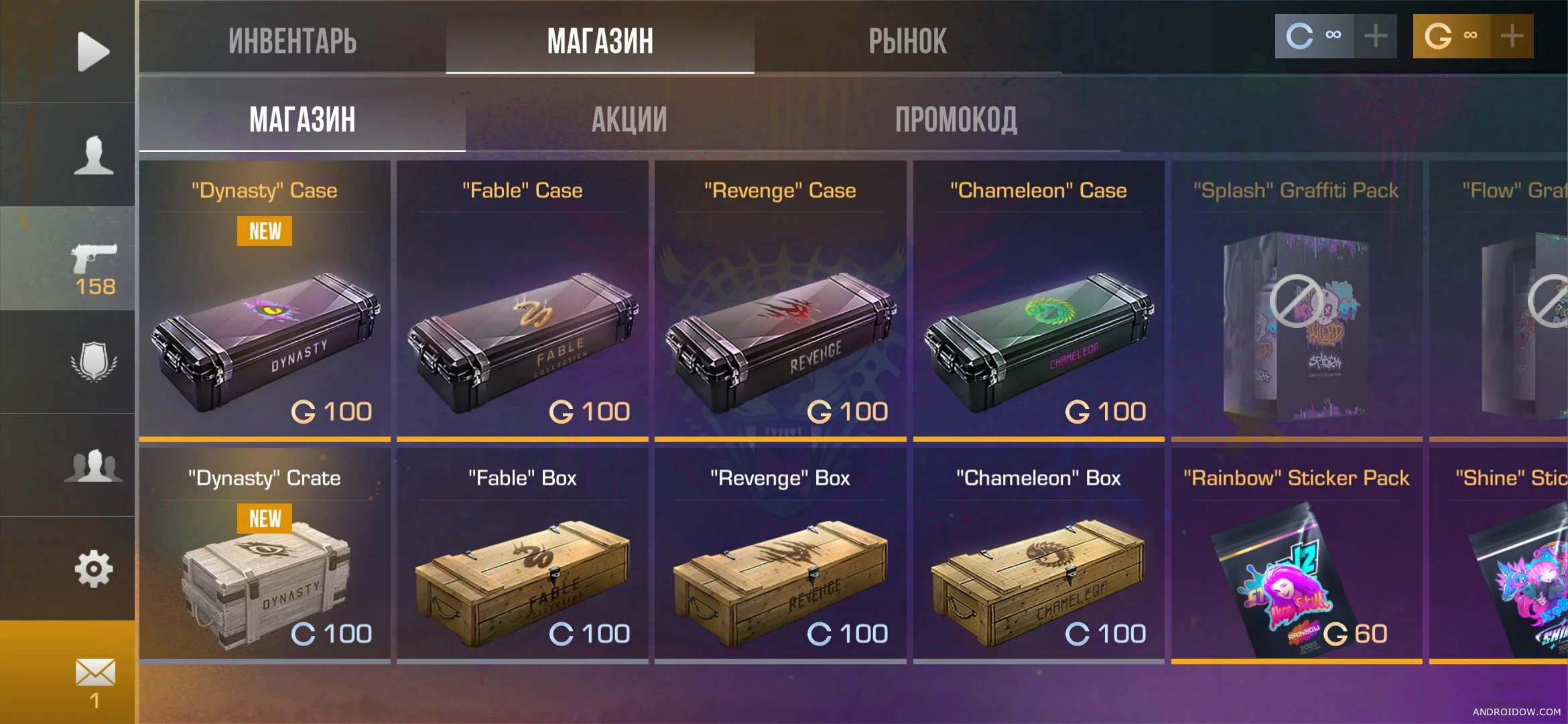Viewport: 1568px width, 724px height.
Task: Open the mail envelope inbox
Action: [x=94, y=673]
